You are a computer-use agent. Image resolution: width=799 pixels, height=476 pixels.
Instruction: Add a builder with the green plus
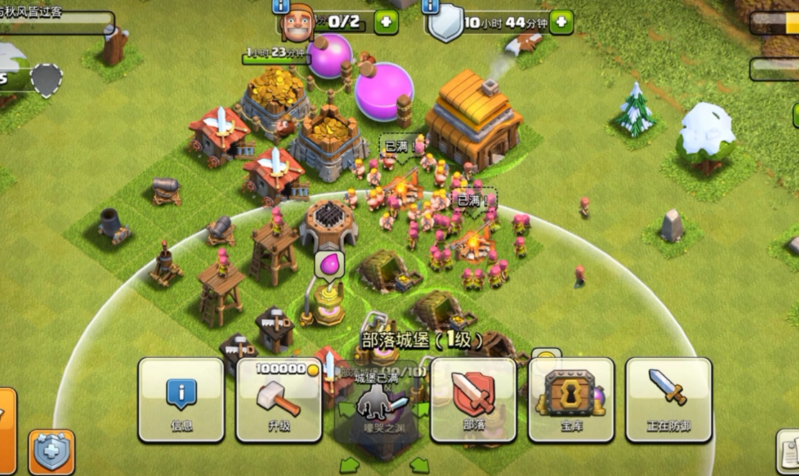385,21
